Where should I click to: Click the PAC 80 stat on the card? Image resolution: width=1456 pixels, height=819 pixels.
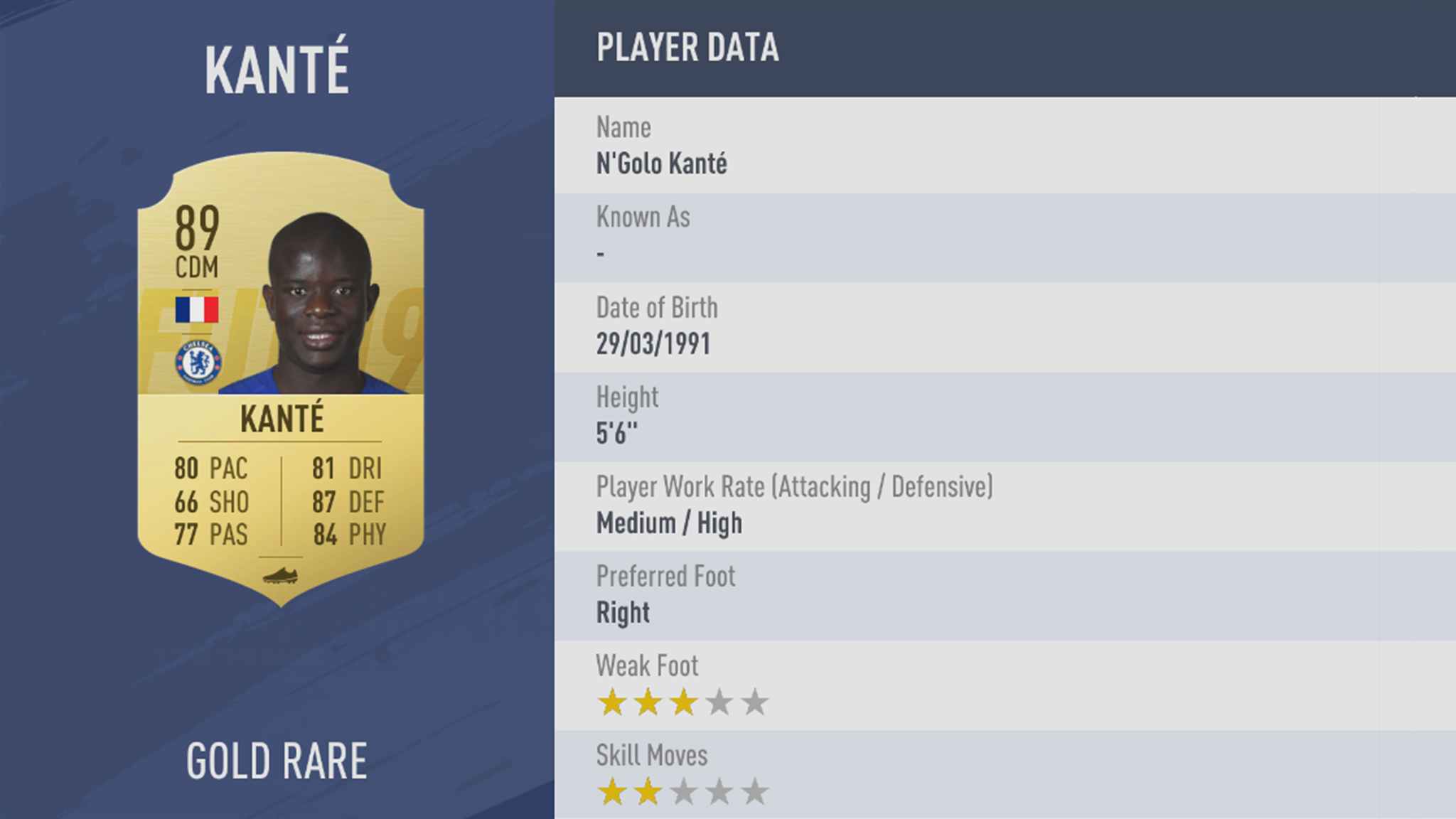tap(210, 469)
